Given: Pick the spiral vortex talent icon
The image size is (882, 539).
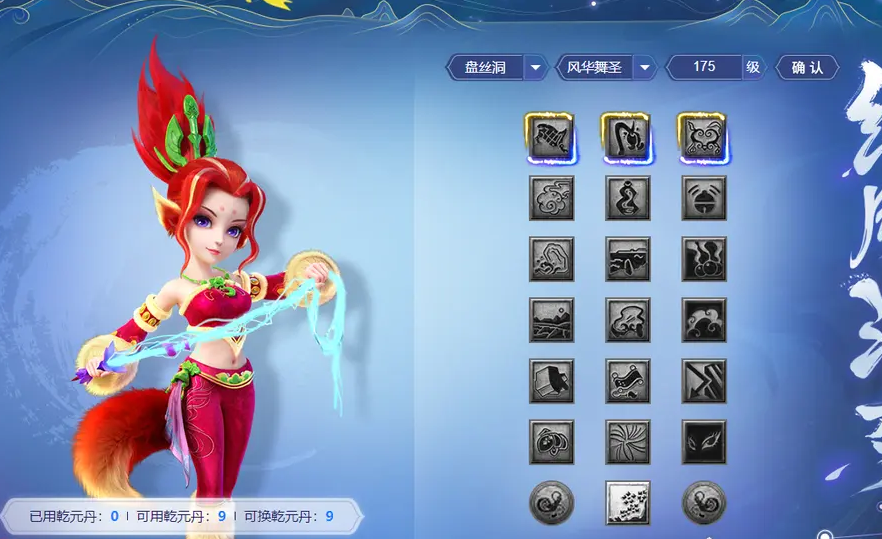Looking at the screenshot, I should 628,442.
